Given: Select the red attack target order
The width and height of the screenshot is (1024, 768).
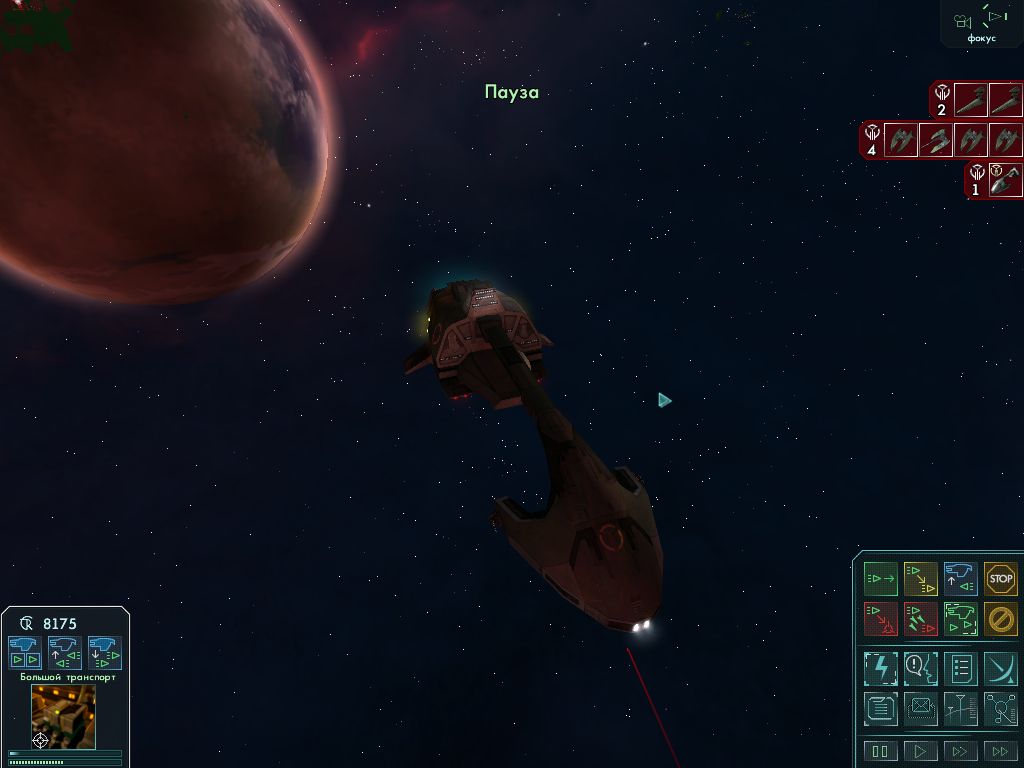Looking at the screenshot, I should tap(881, 618).
